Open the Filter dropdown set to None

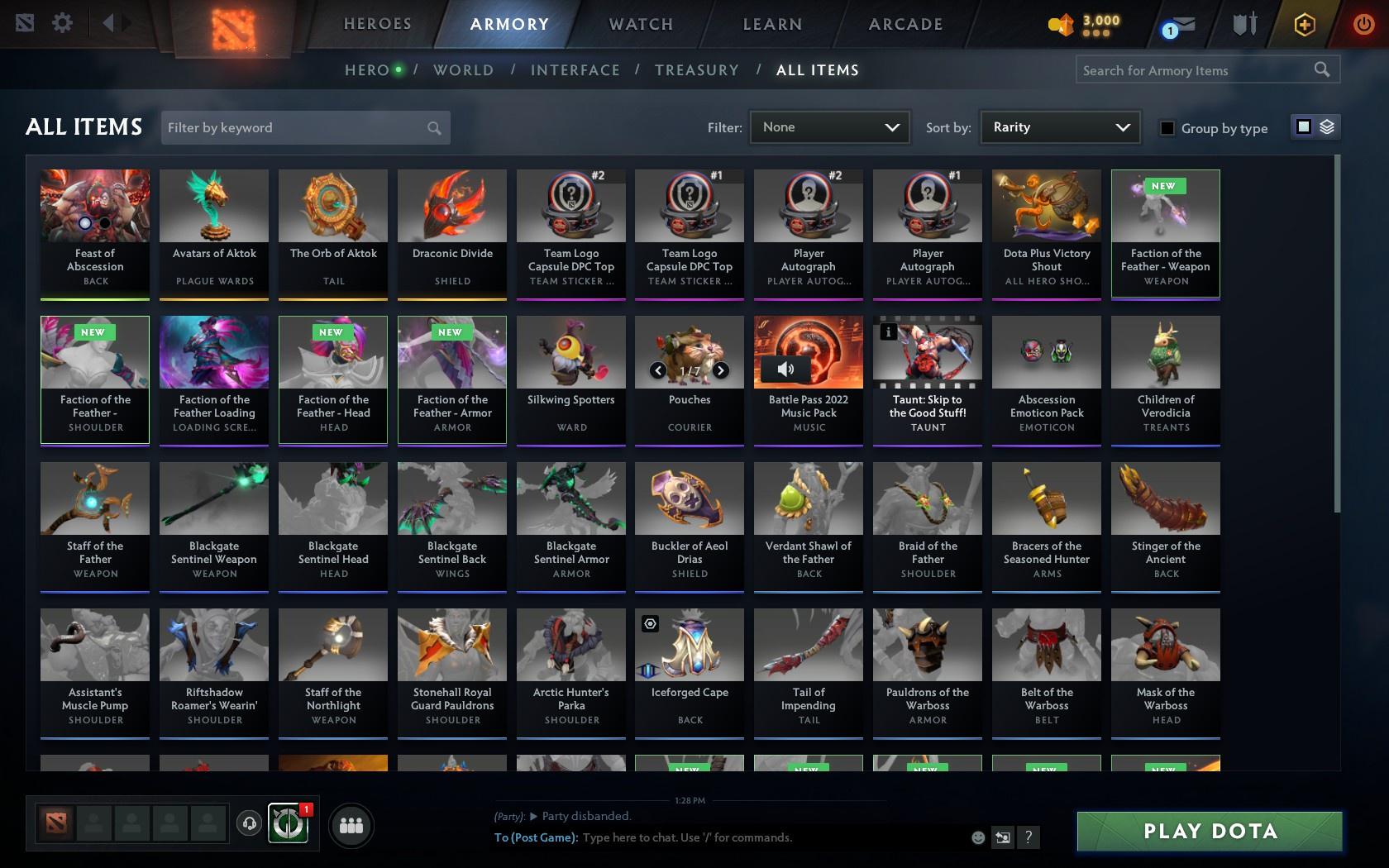[829, 127]
